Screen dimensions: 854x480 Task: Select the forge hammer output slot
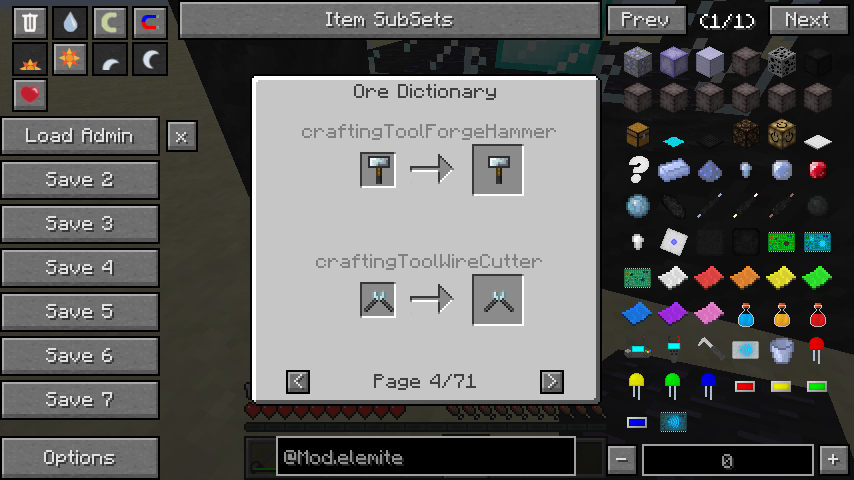tap(497, 170)
